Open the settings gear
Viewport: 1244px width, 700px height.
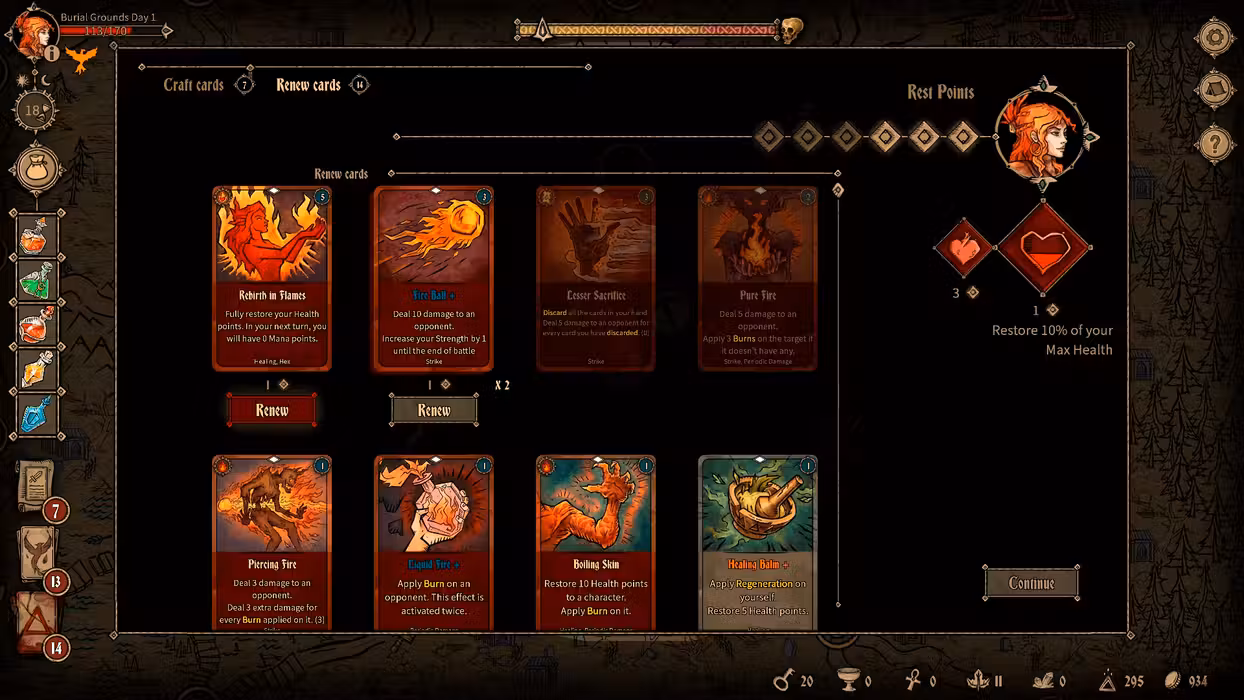[x=1214, y=38]
